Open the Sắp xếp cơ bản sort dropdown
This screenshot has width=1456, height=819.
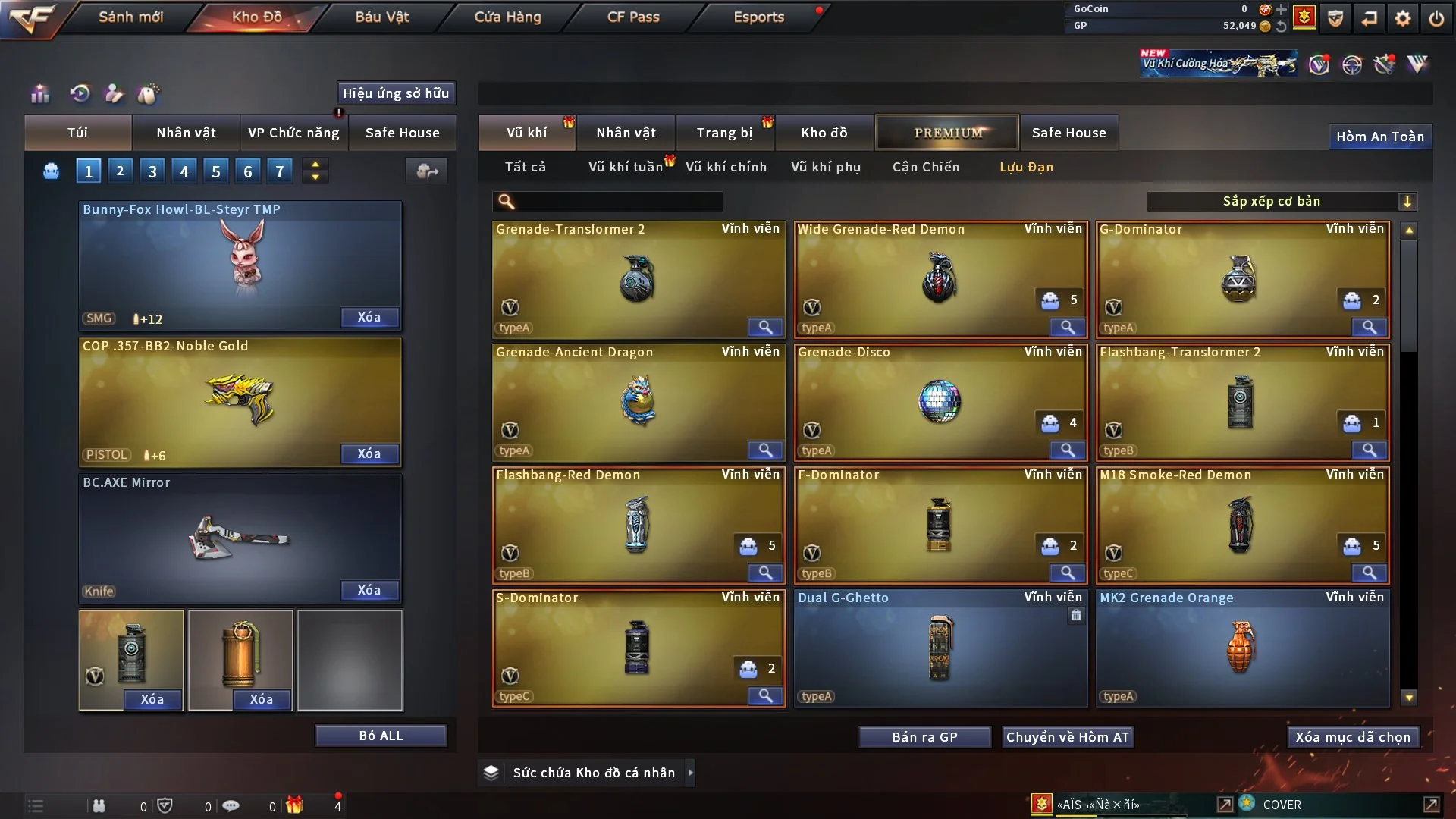(1281, 202)
